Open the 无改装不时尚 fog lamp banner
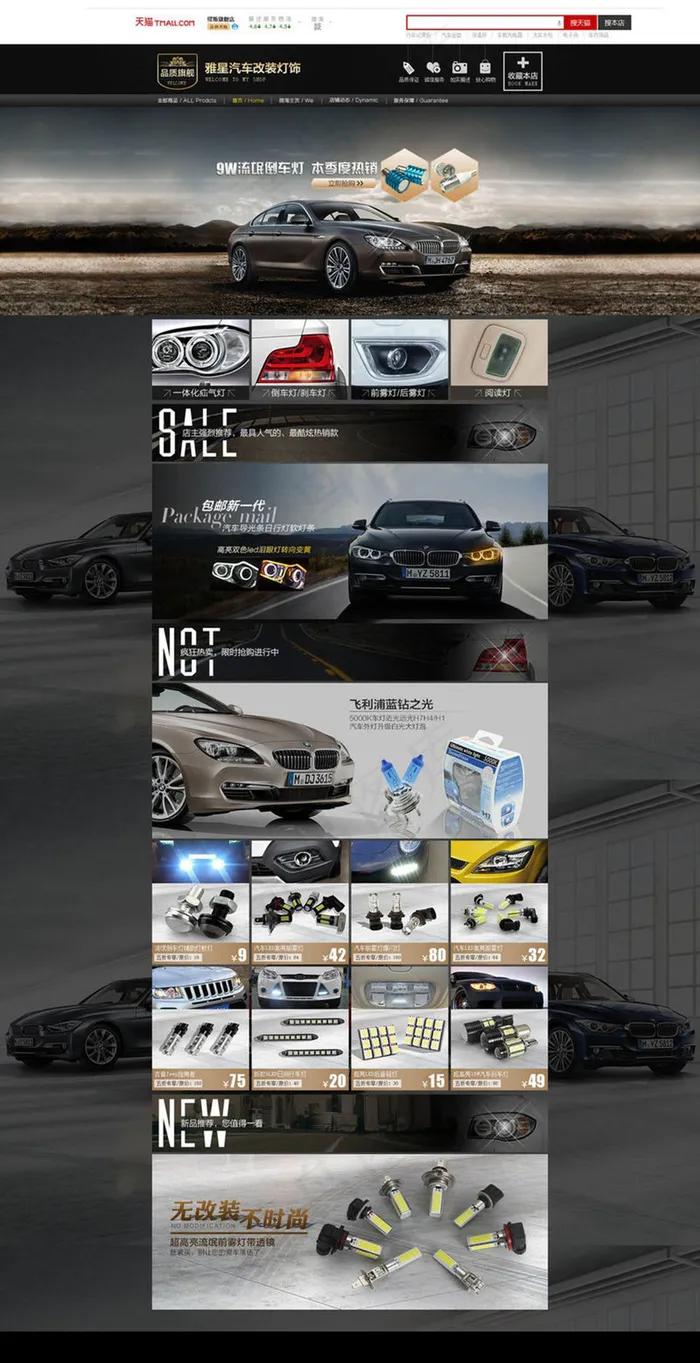The image size is (700, 1363). 350,1232
